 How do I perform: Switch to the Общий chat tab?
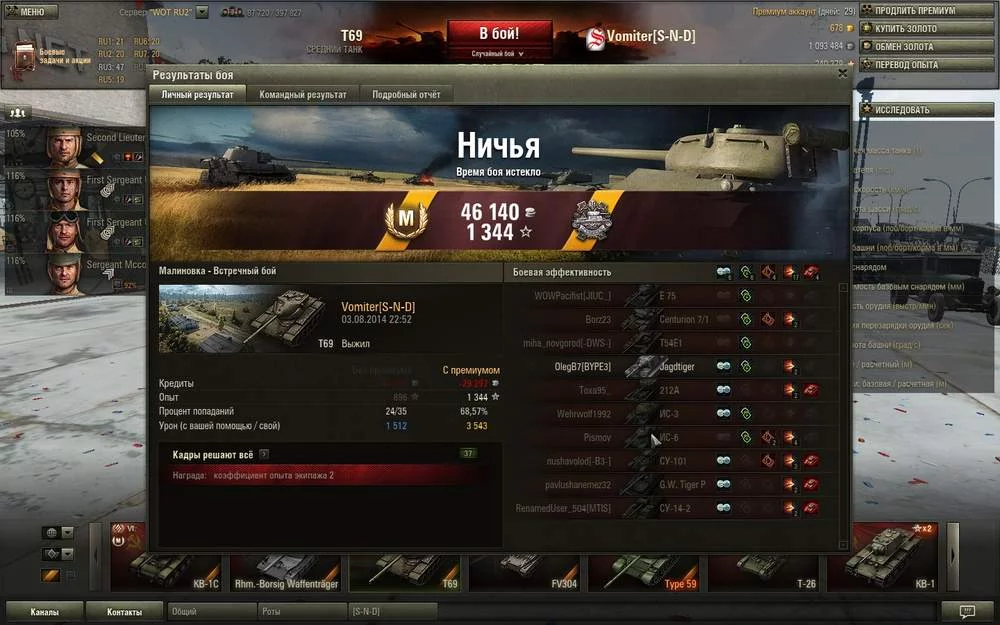point(212,611)
